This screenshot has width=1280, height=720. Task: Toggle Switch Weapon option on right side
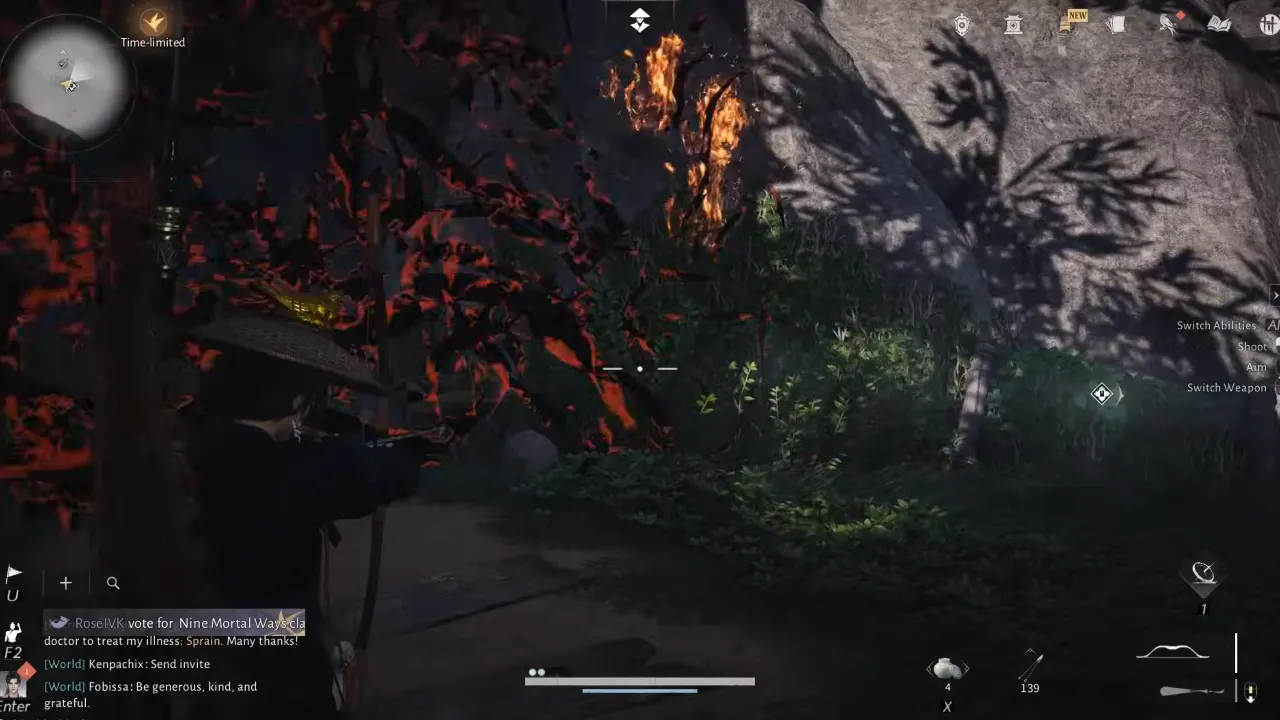click(x=1226, y=388)
